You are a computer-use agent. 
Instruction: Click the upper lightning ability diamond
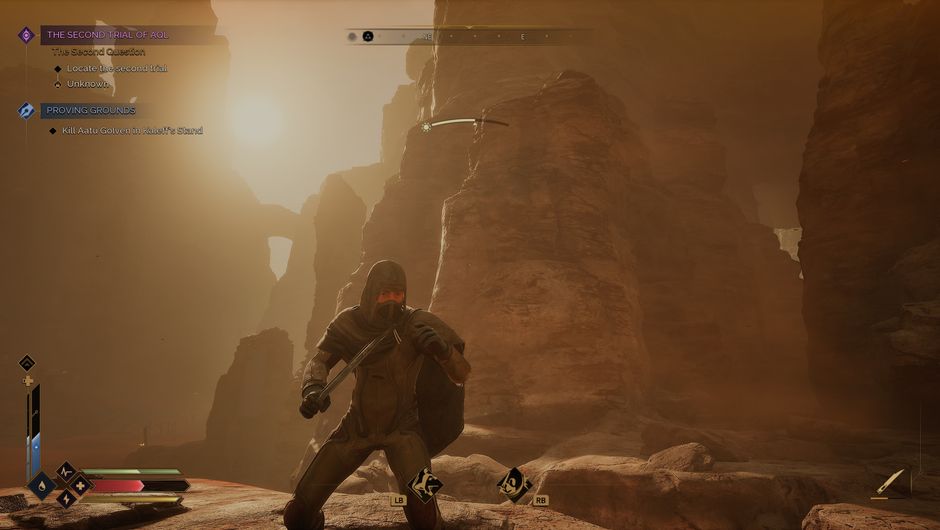pos(65,472)
